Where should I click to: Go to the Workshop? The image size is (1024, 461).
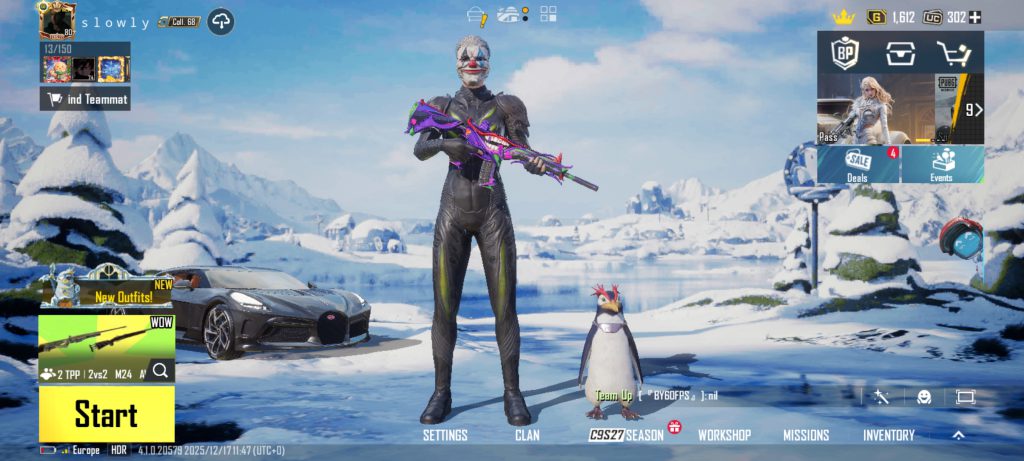(724, 436)
